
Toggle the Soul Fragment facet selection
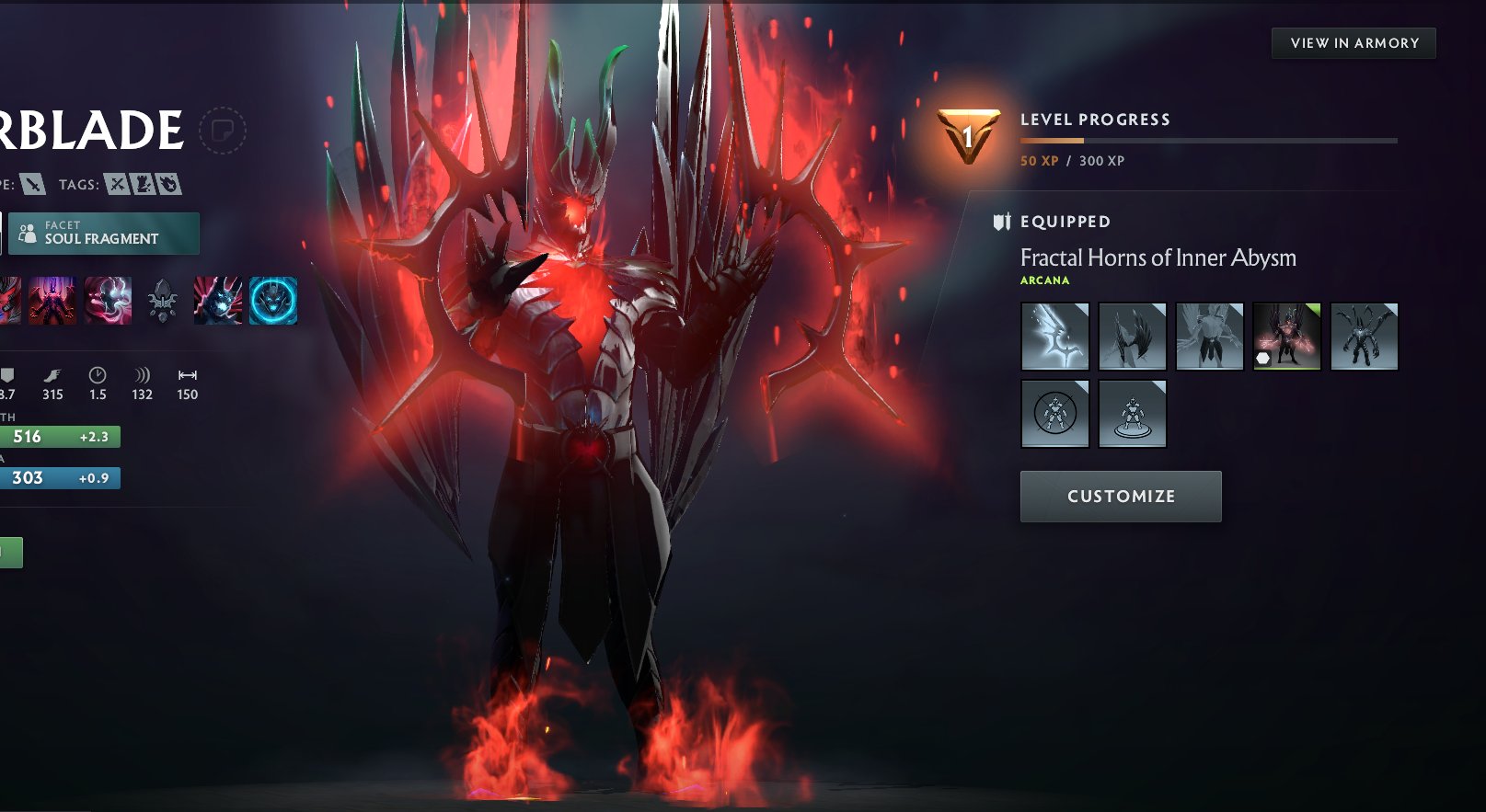pos(104,233)
